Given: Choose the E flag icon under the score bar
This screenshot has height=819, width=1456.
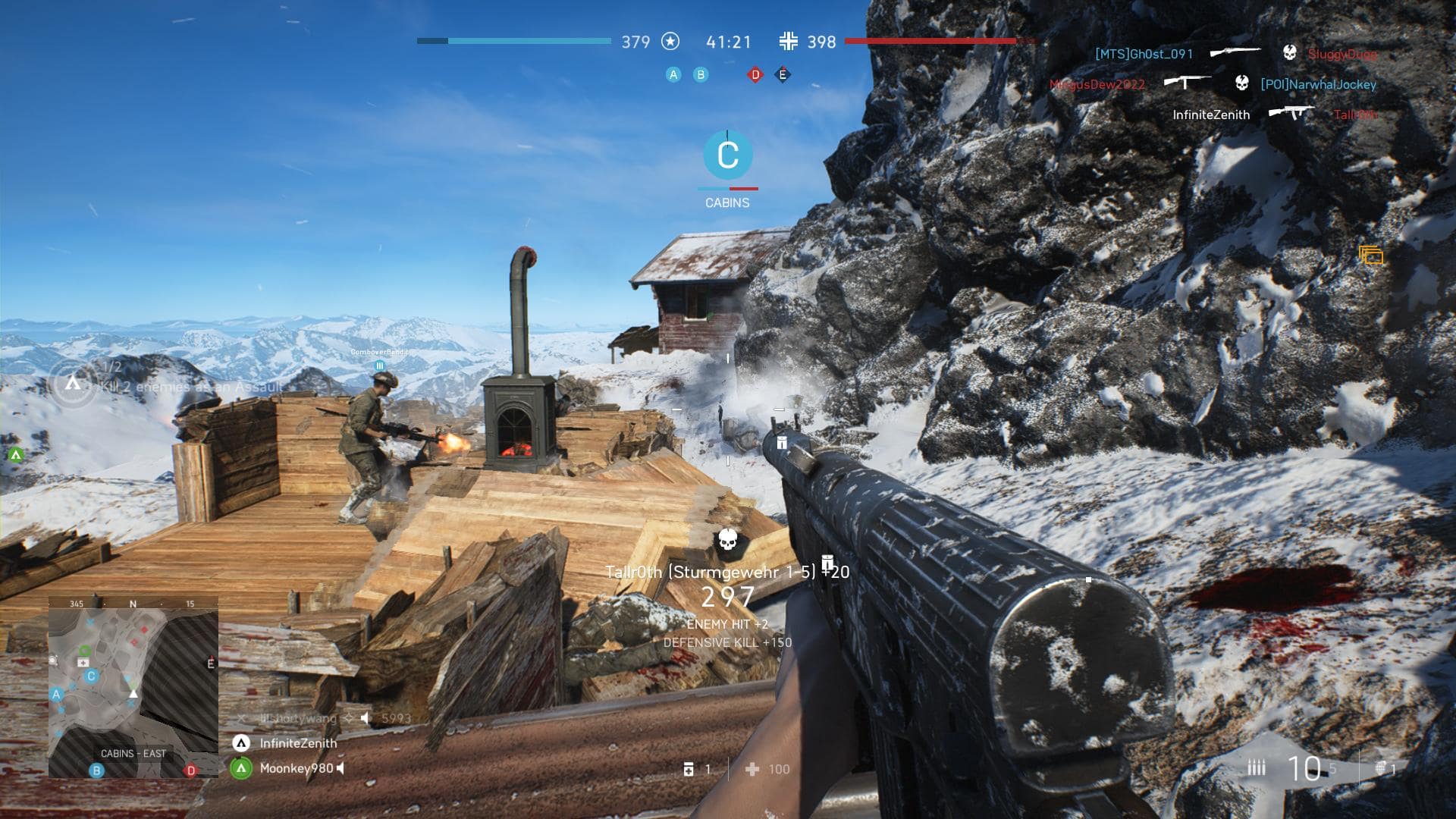Looking at the screenshot, I should point(783,74).
